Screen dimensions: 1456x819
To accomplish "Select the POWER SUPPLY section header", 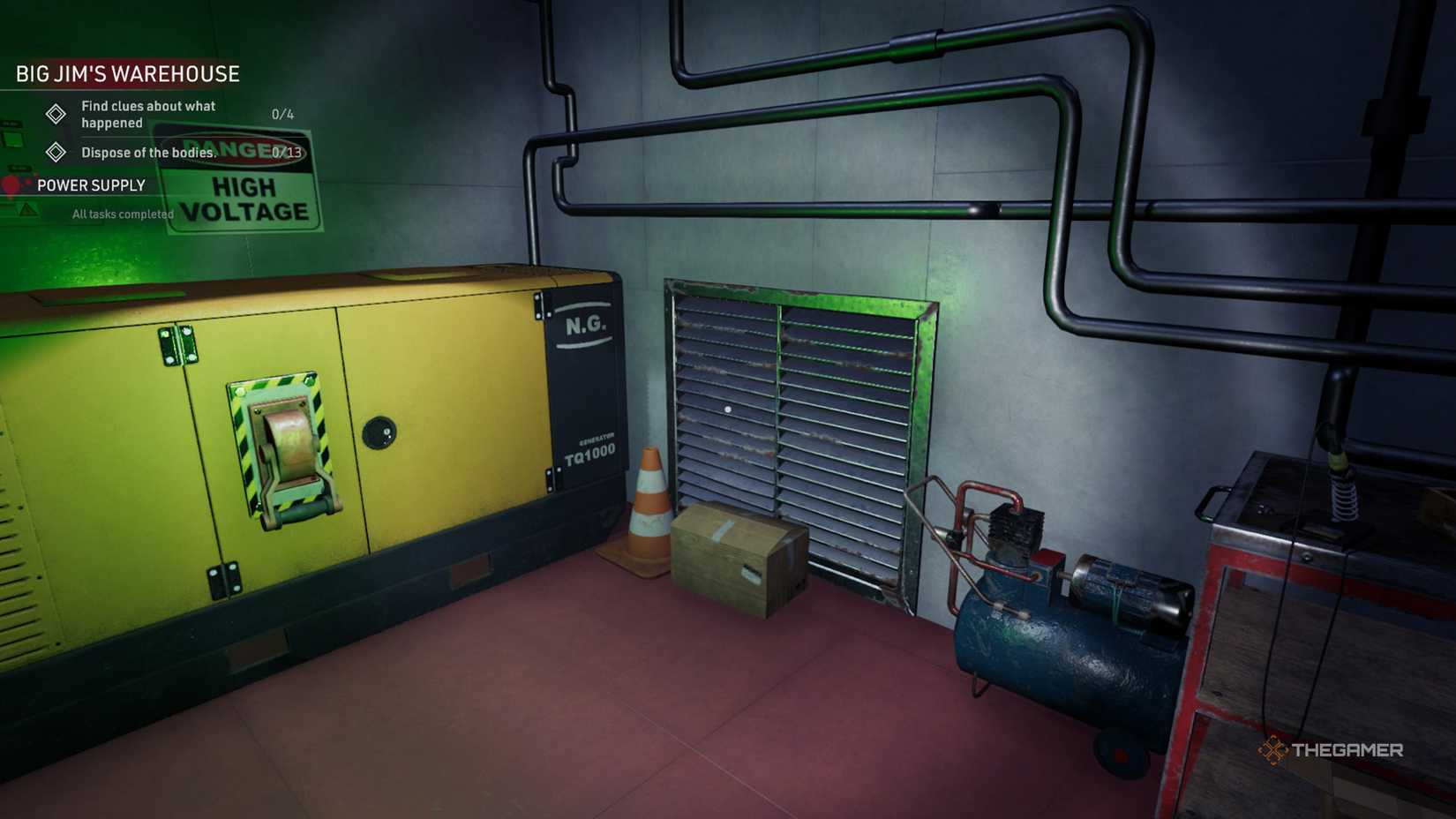I will coord(91,185).
